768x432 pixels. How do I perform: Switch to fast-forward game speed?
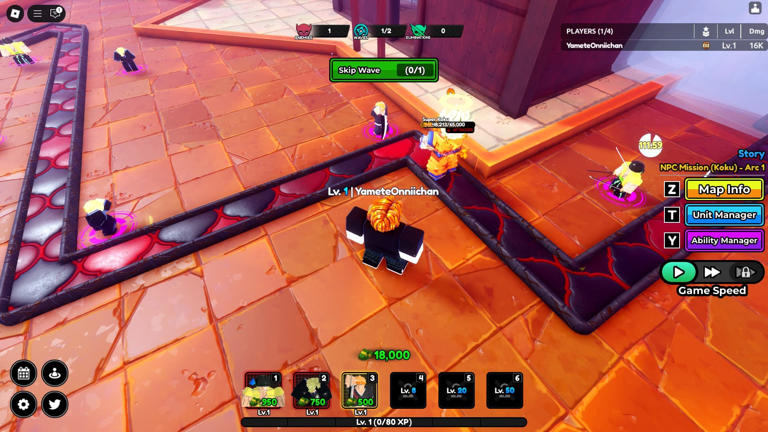712,272
